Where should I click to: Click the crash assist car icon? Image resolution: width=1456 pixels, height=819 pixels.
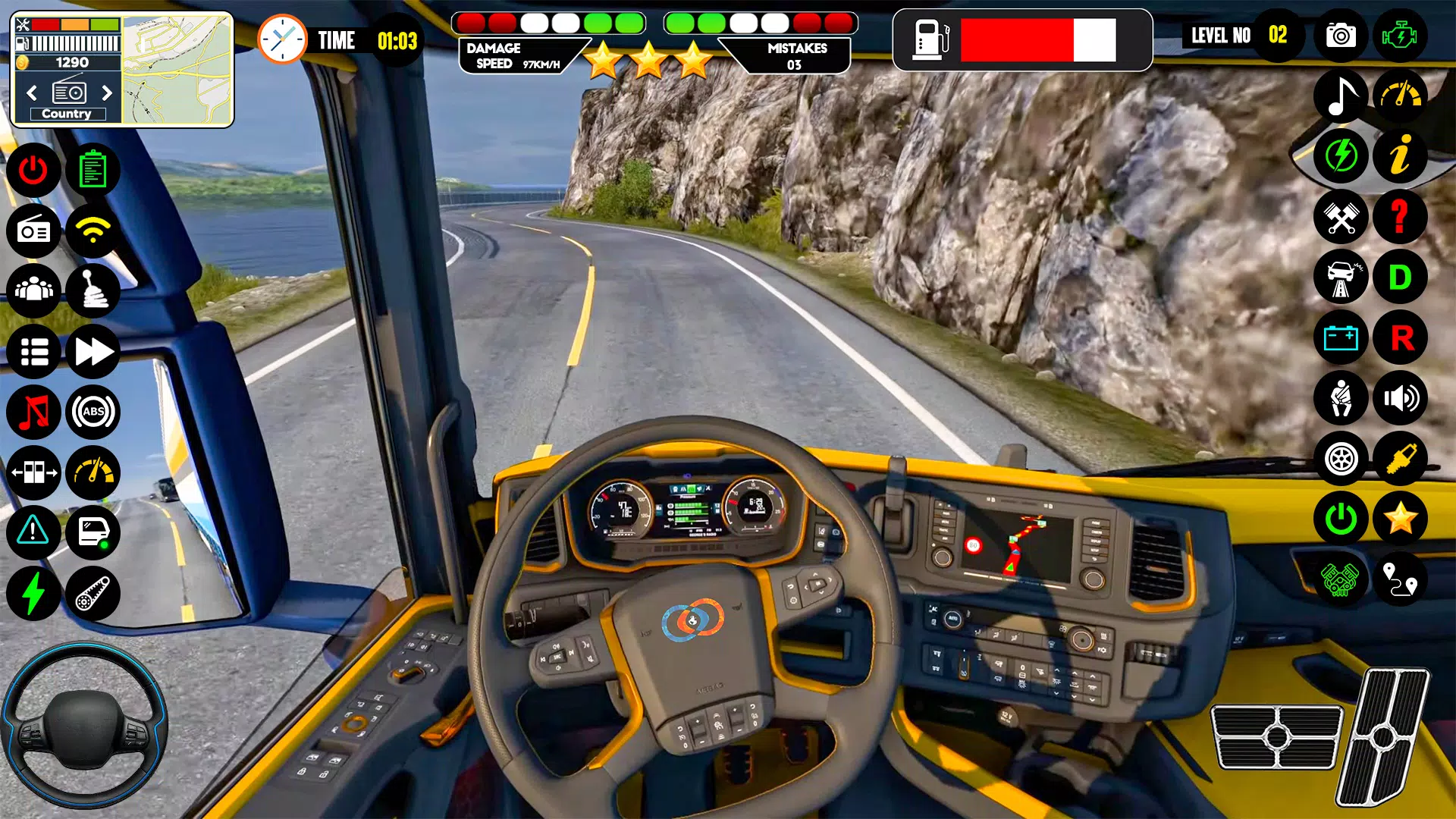(1341, 278)
